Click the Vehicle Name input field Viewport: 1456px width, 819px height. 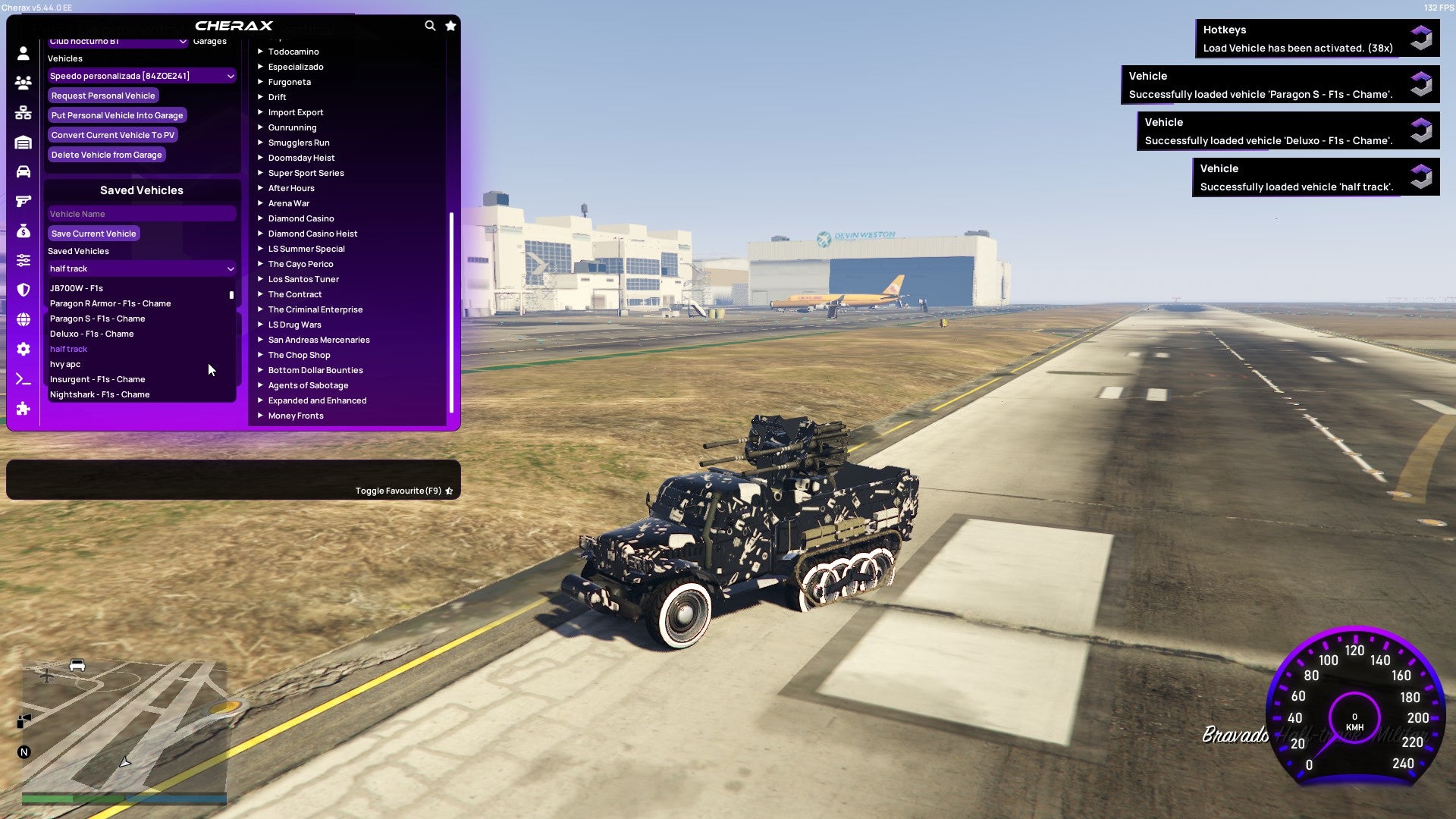pos(141,214)
